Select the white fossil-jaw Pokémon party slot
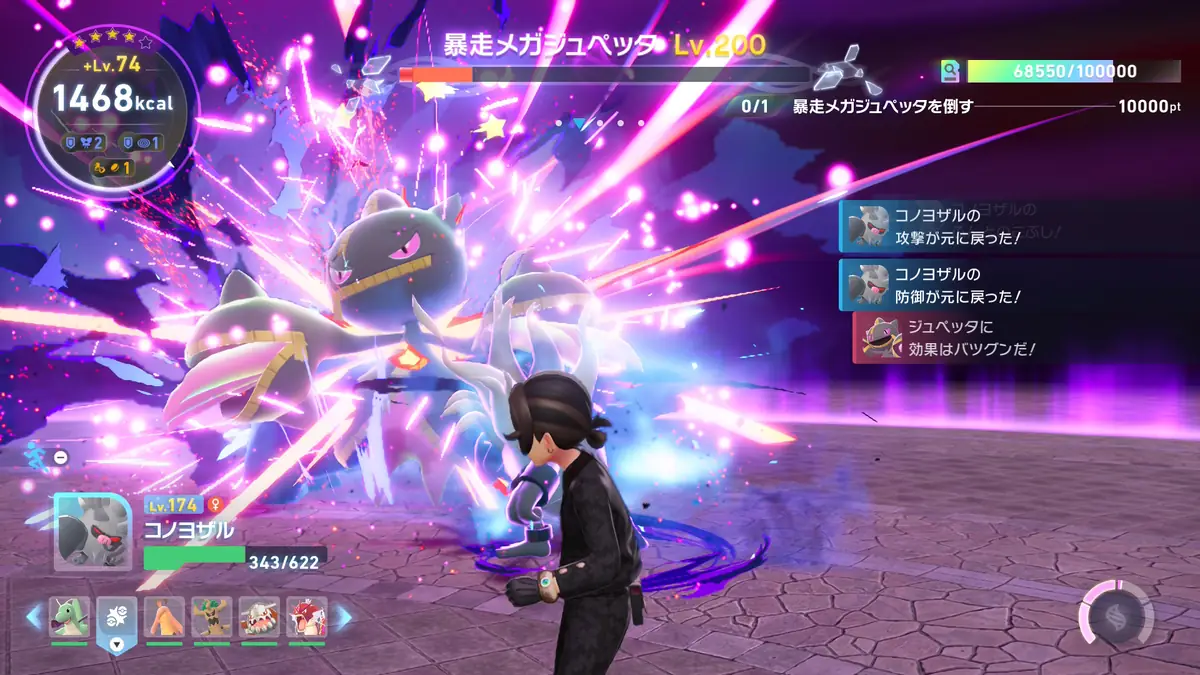Screen dimensions: 1200x675 (x=260, y=618)
